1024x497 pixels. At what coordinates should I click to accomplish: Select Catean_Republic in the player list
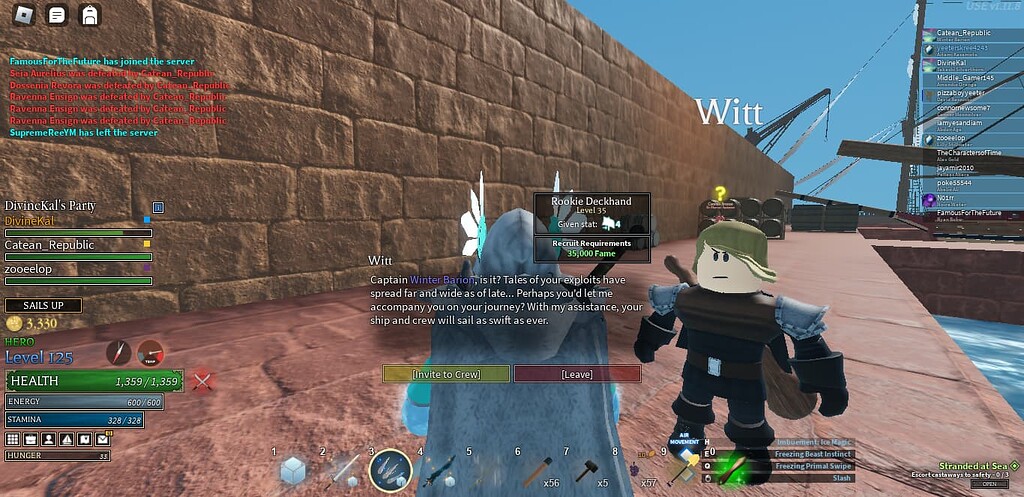tap(963, 33)
